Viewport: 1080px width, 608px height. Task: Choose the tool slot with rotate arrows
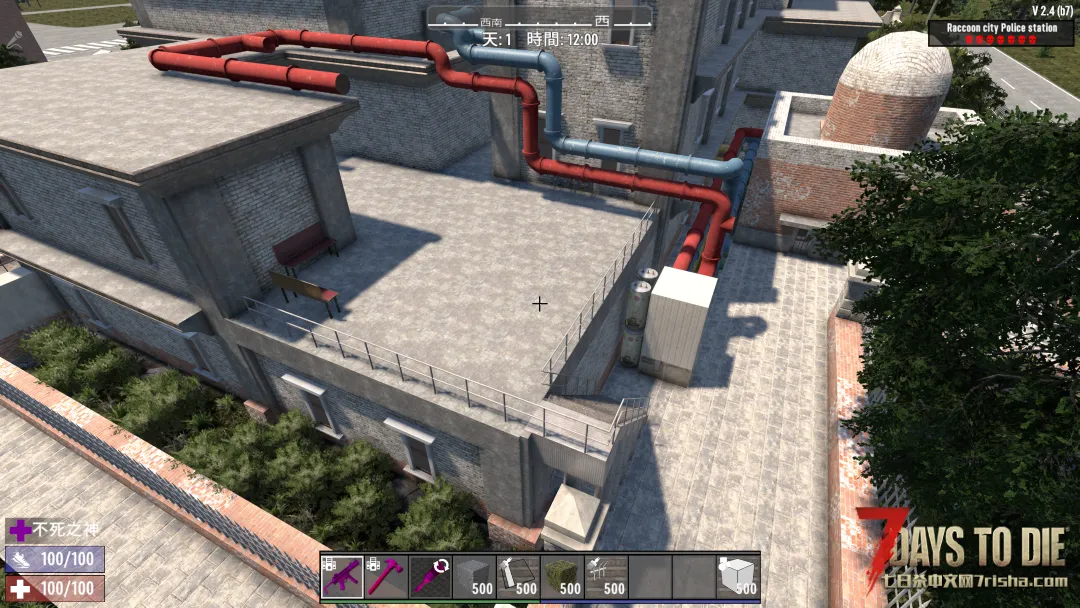point(430,577)
